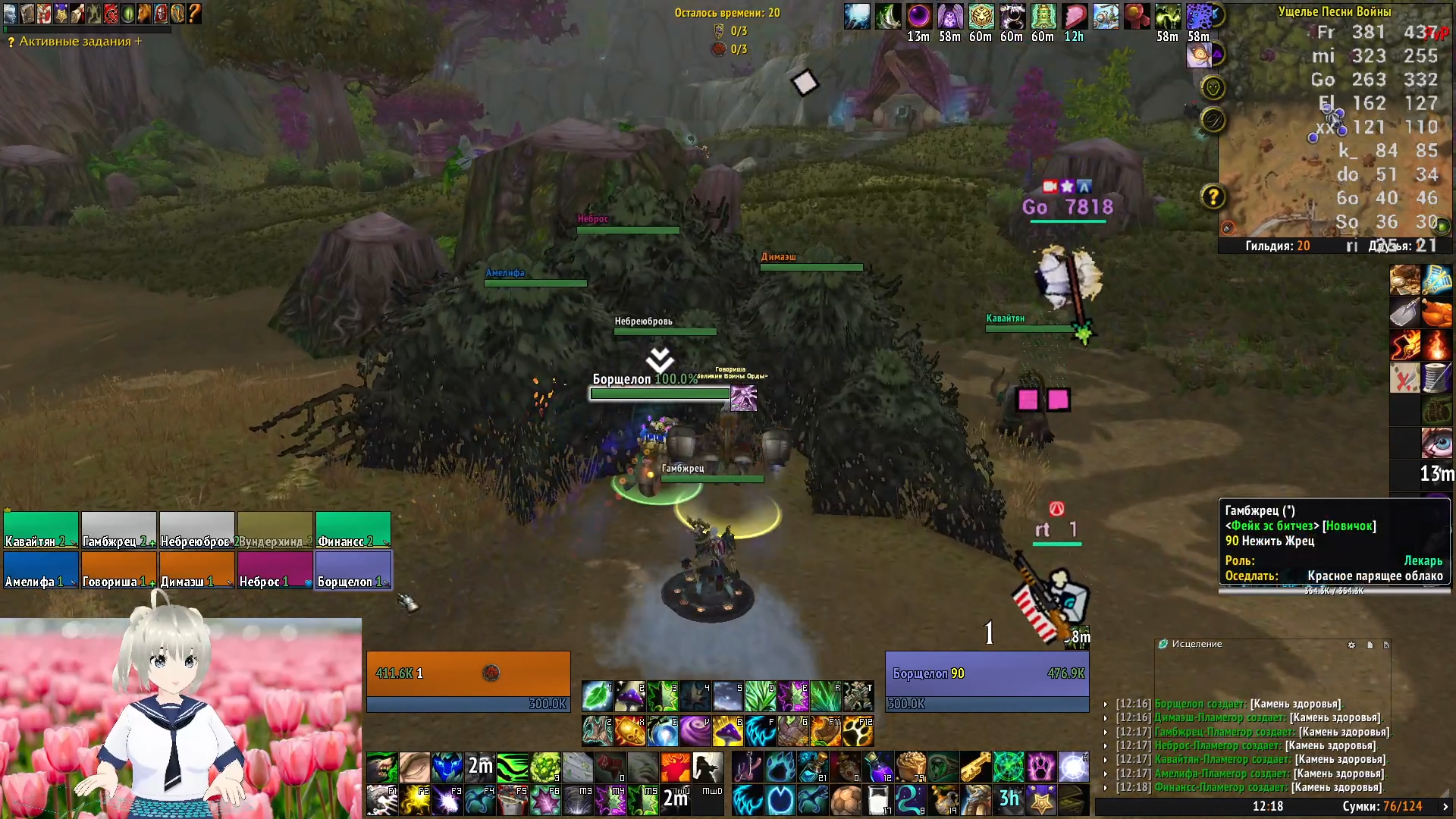1456x819 pixels.
Task: Open the Исцеление meter settings gear
Action: point(1351,645)
